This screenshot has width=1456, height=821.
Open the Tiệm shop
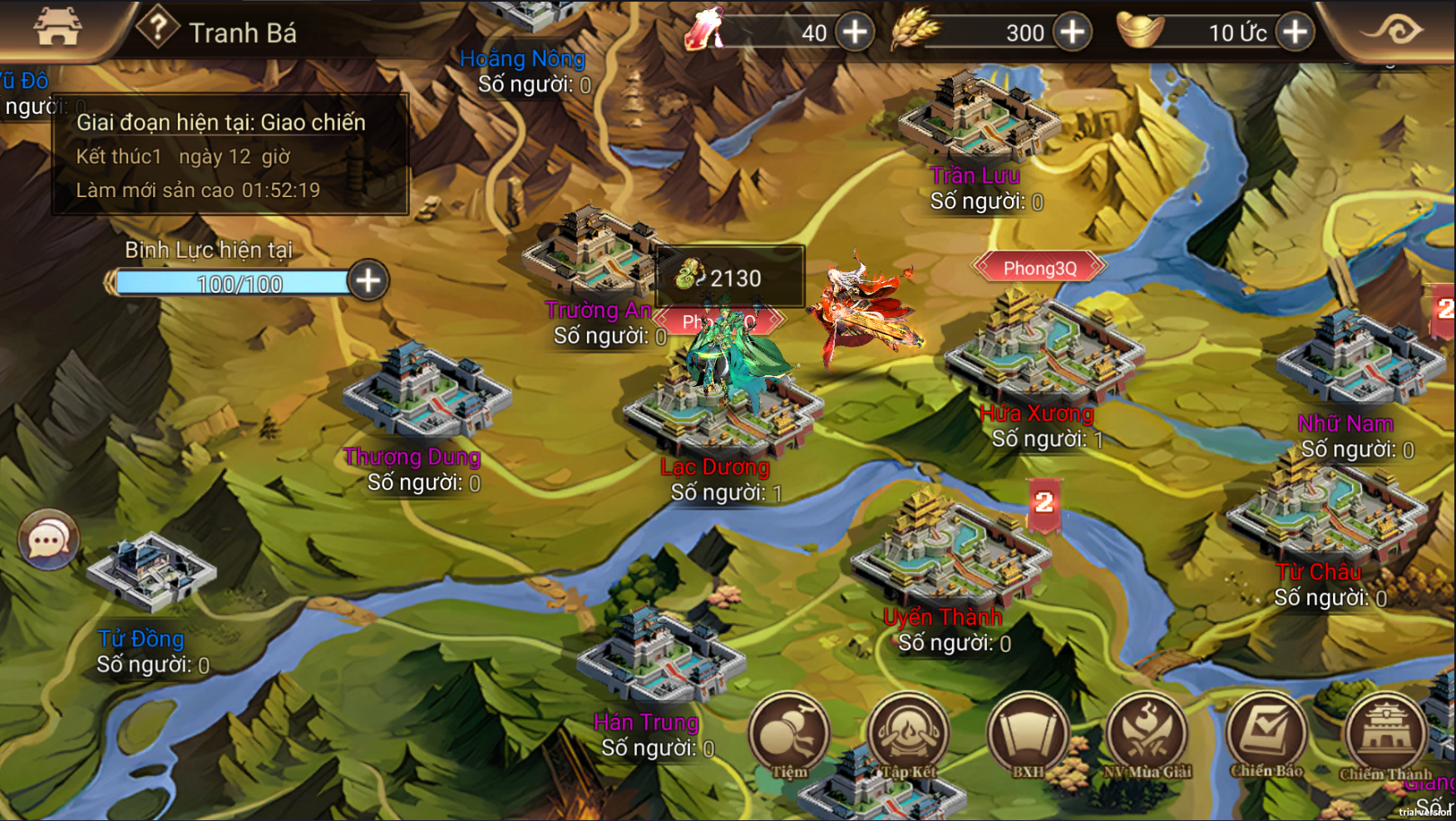pyautogui.click(x=788, y=735)
